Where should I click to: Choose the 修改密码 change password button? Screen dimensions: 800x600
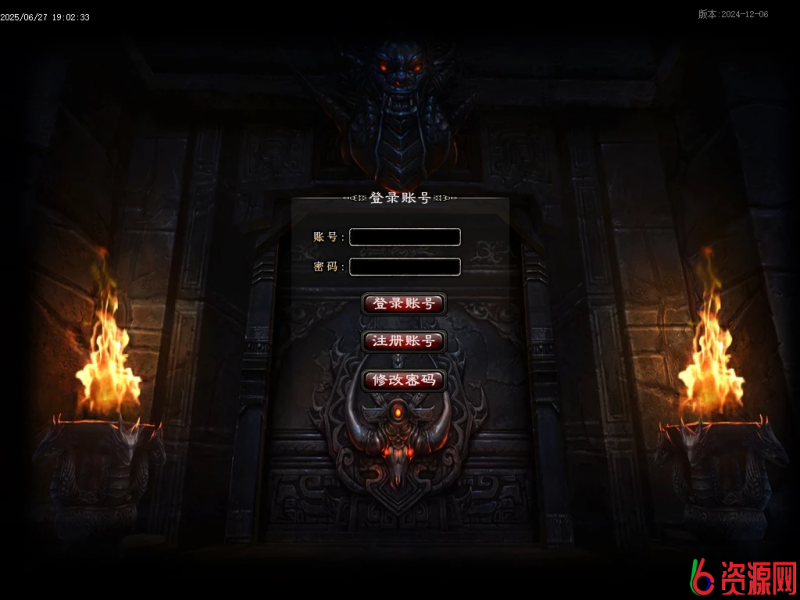pyautogui.click(x=403, y=380)
